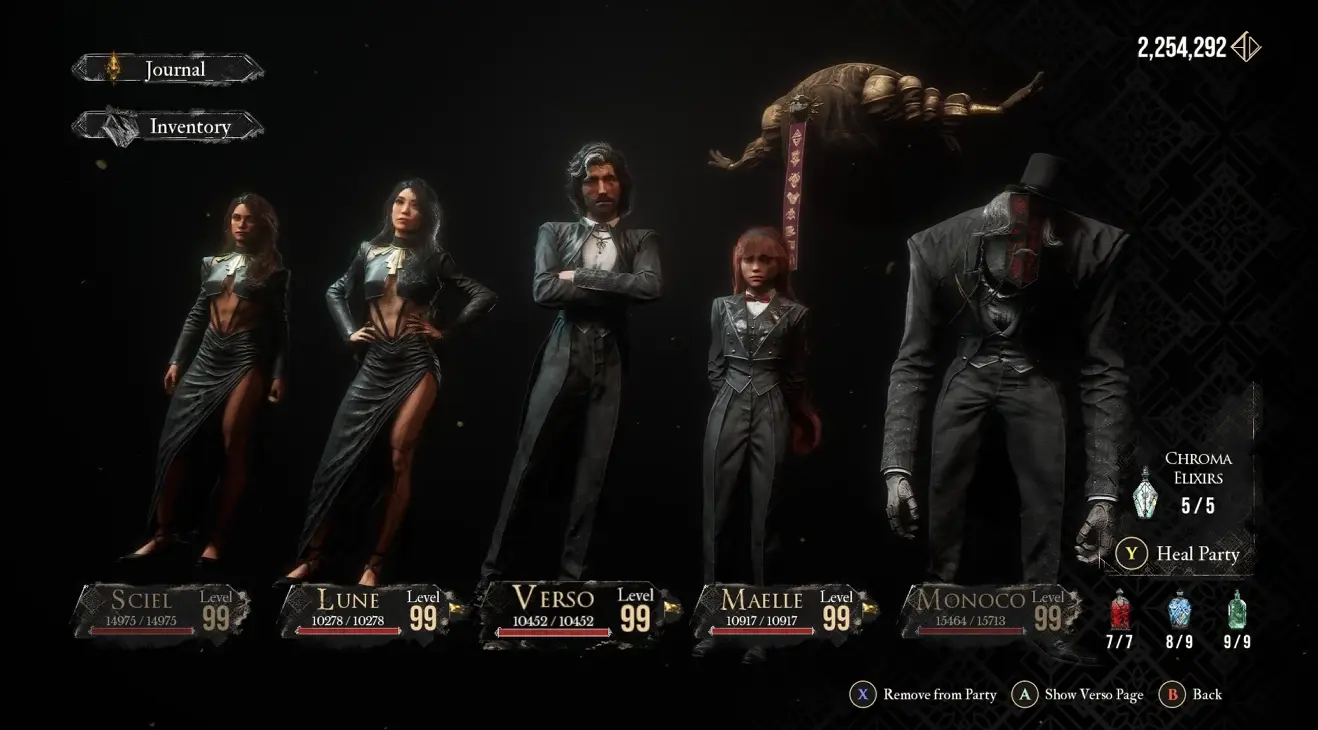This screenshot has width=1318, height=730.
Task: Select the Chroma Elixirs flask icon
Action: (x=1146, y=494)
